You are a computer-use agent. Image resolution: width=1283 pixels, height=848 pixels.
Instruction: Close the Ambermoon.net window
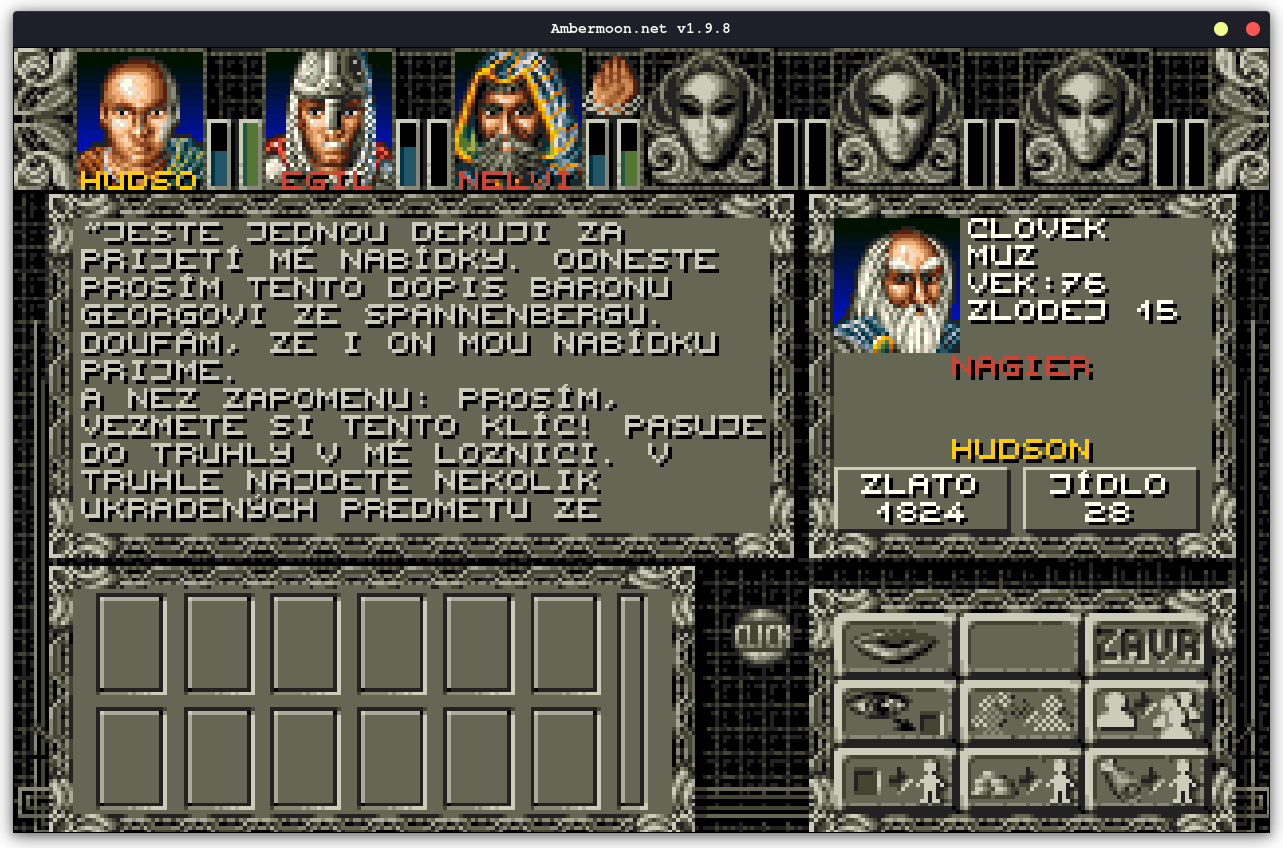1253,29
